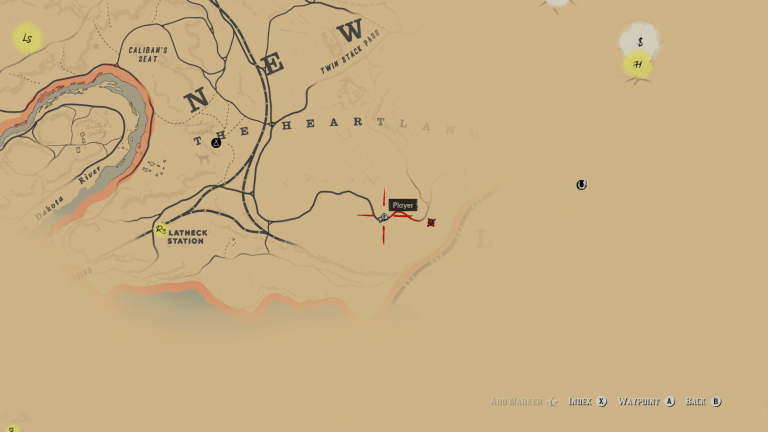Select the white dollar-sign marker
Viewport: 768px width, 432px height.
pos(640,42)
